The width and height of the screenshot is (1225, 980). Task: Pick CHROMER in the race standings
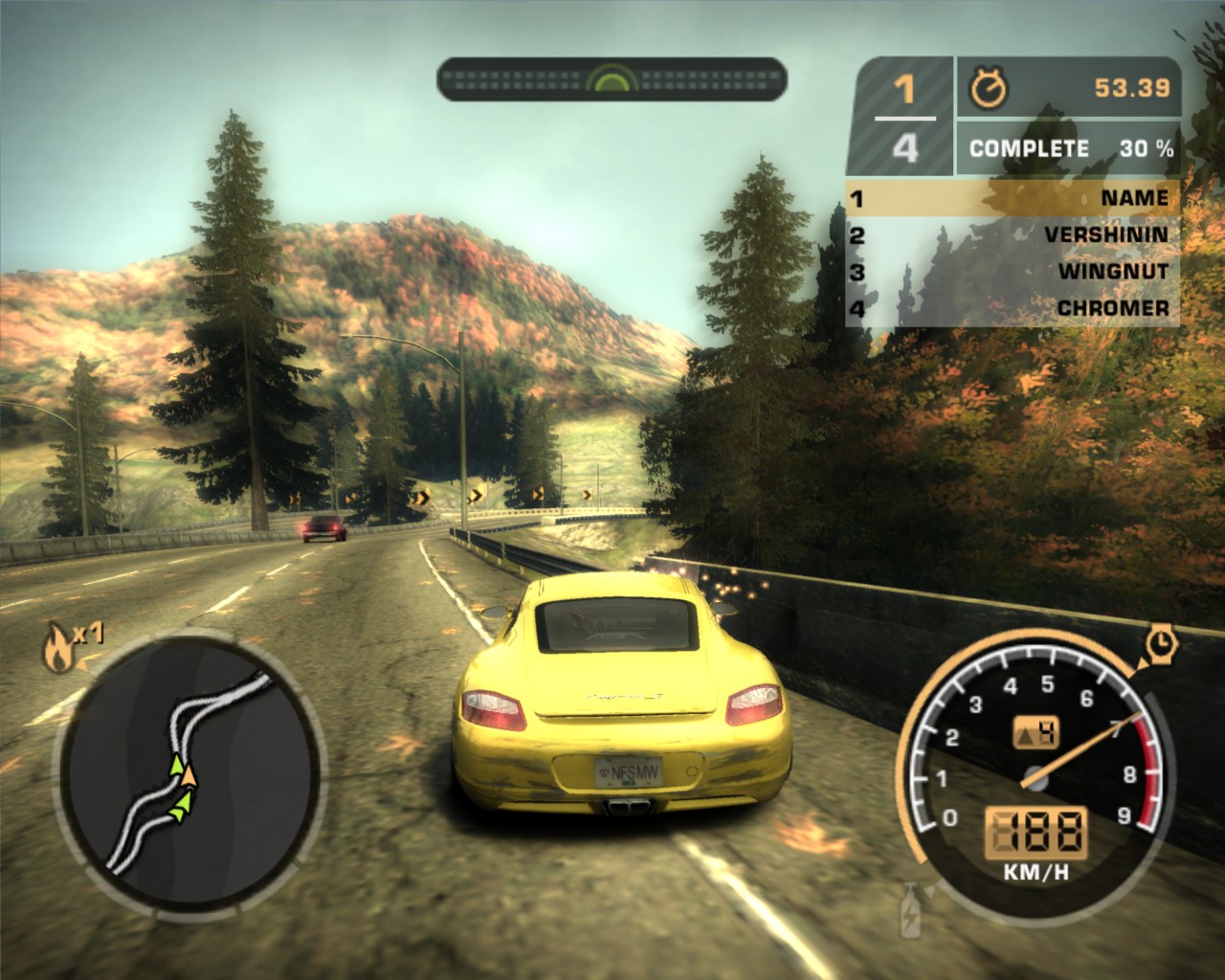click(1013, 307)
